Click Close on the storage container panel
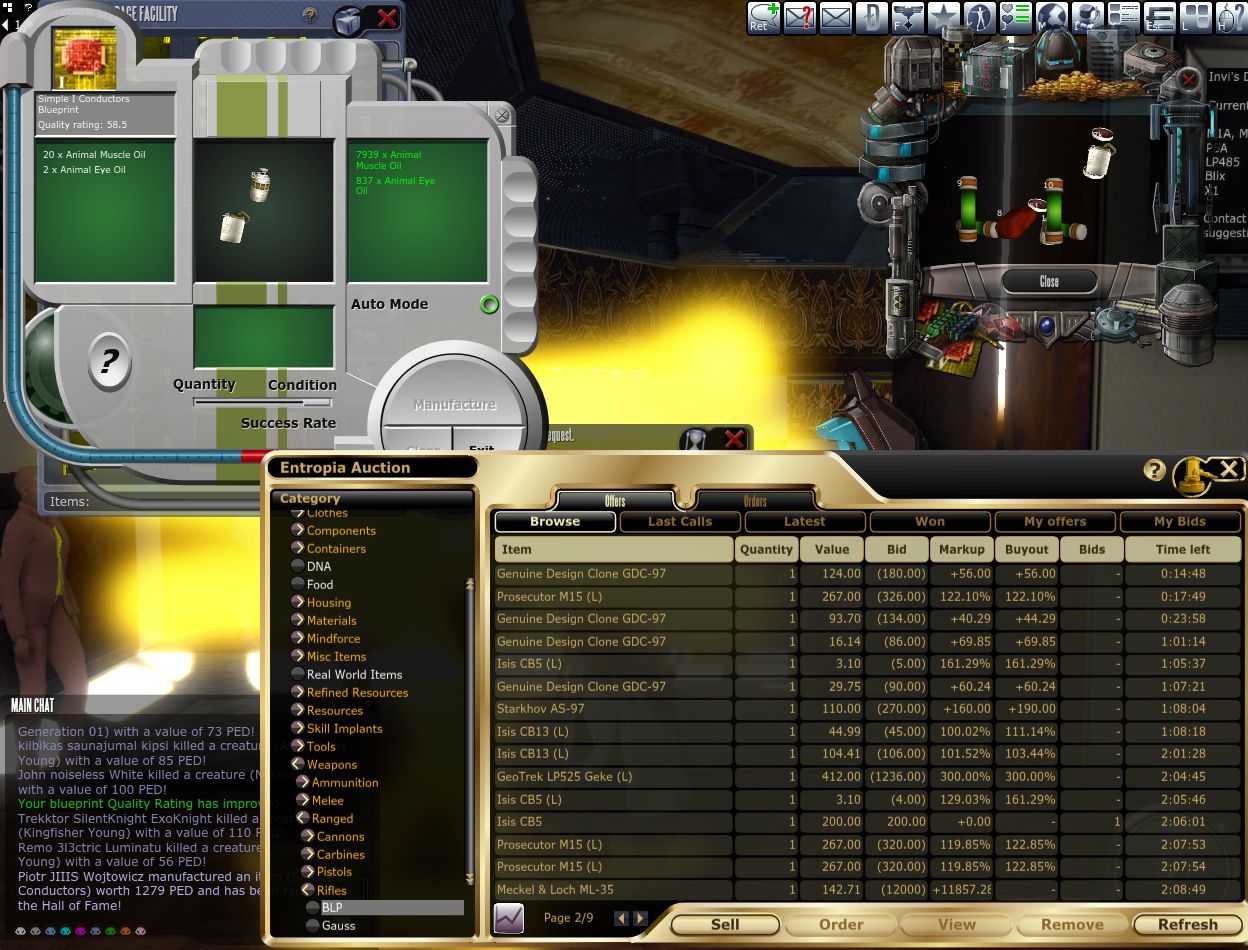This screenshot has height=950, width=1248. (1049, 282)
